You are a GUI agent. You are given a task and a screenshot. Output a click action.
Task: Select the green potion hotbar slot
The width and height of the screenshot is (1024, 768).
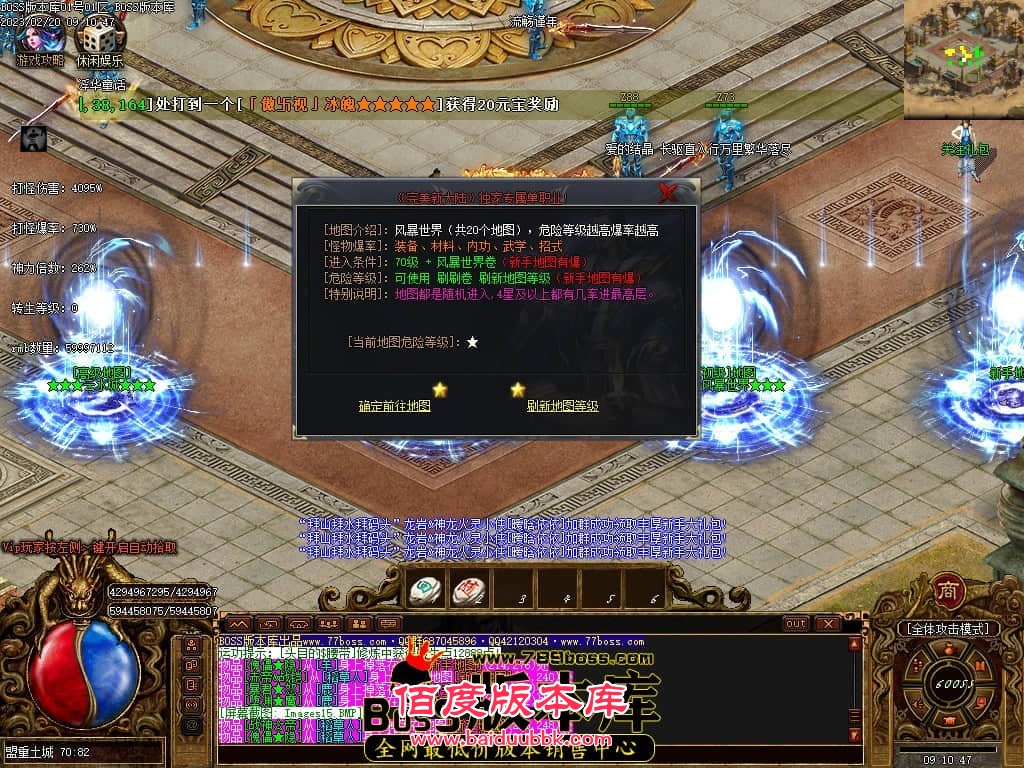(425, 591)
